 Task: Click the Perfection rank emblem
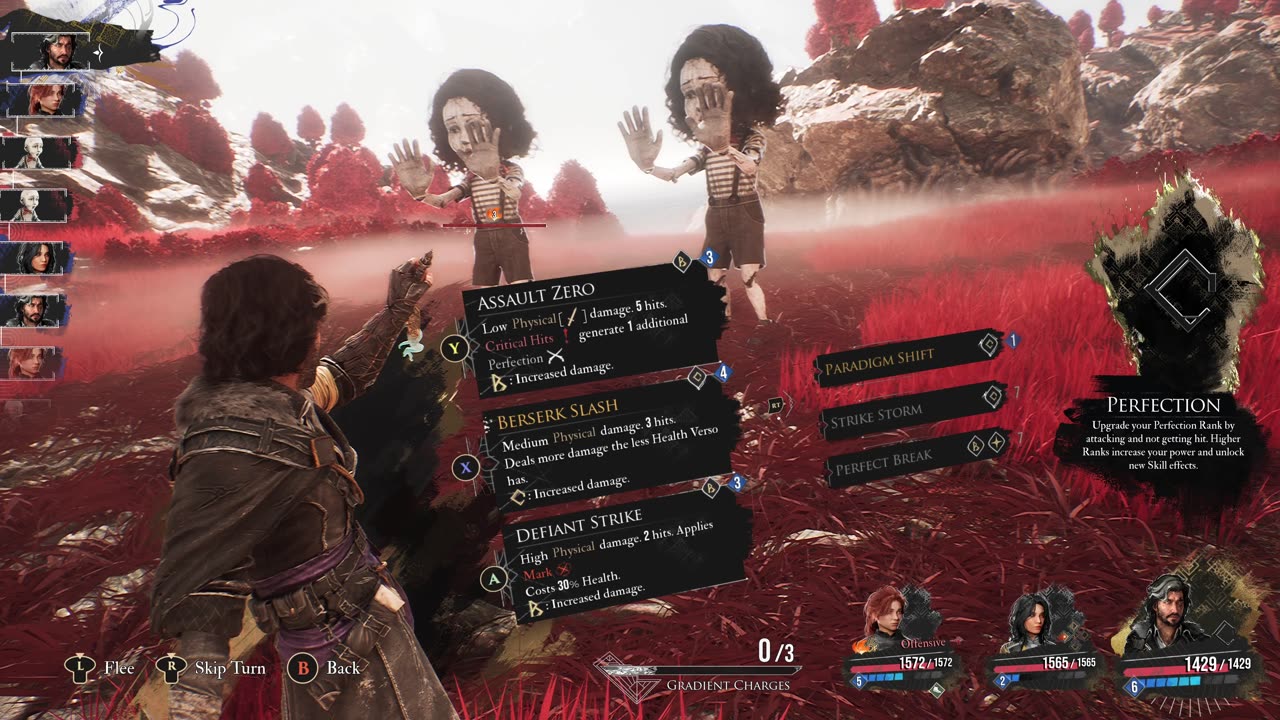point(1177,288)
